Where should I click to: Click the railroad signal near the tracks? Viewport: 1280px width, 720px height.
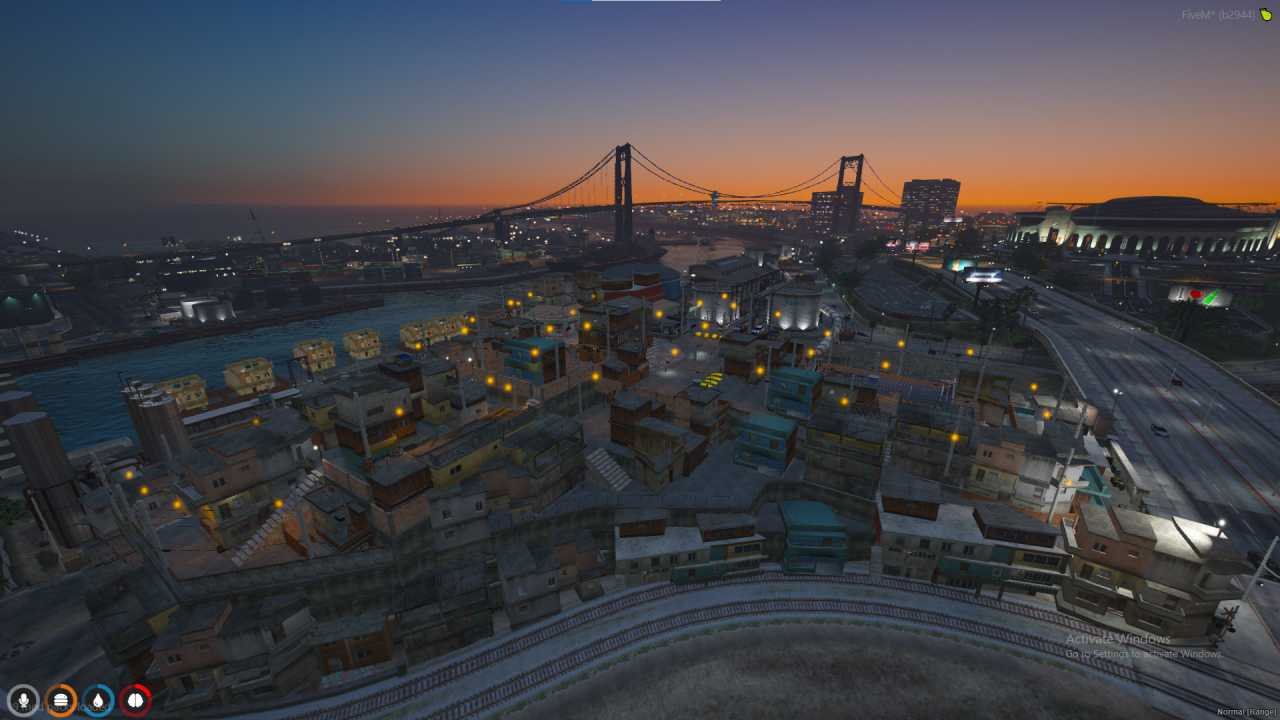(1230, 612)
